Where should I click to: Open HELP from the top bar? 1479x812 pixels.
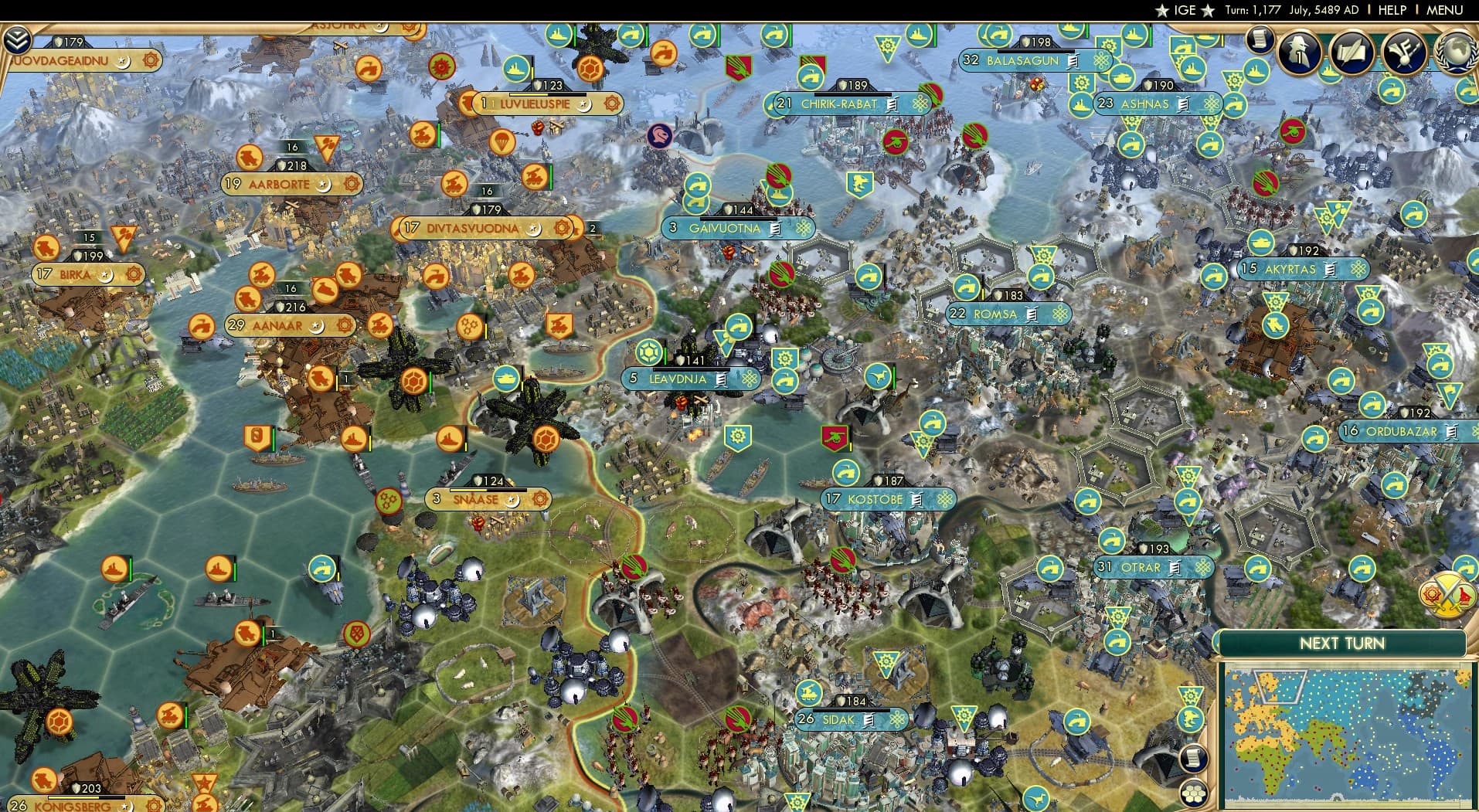[x=1391, y=10]
